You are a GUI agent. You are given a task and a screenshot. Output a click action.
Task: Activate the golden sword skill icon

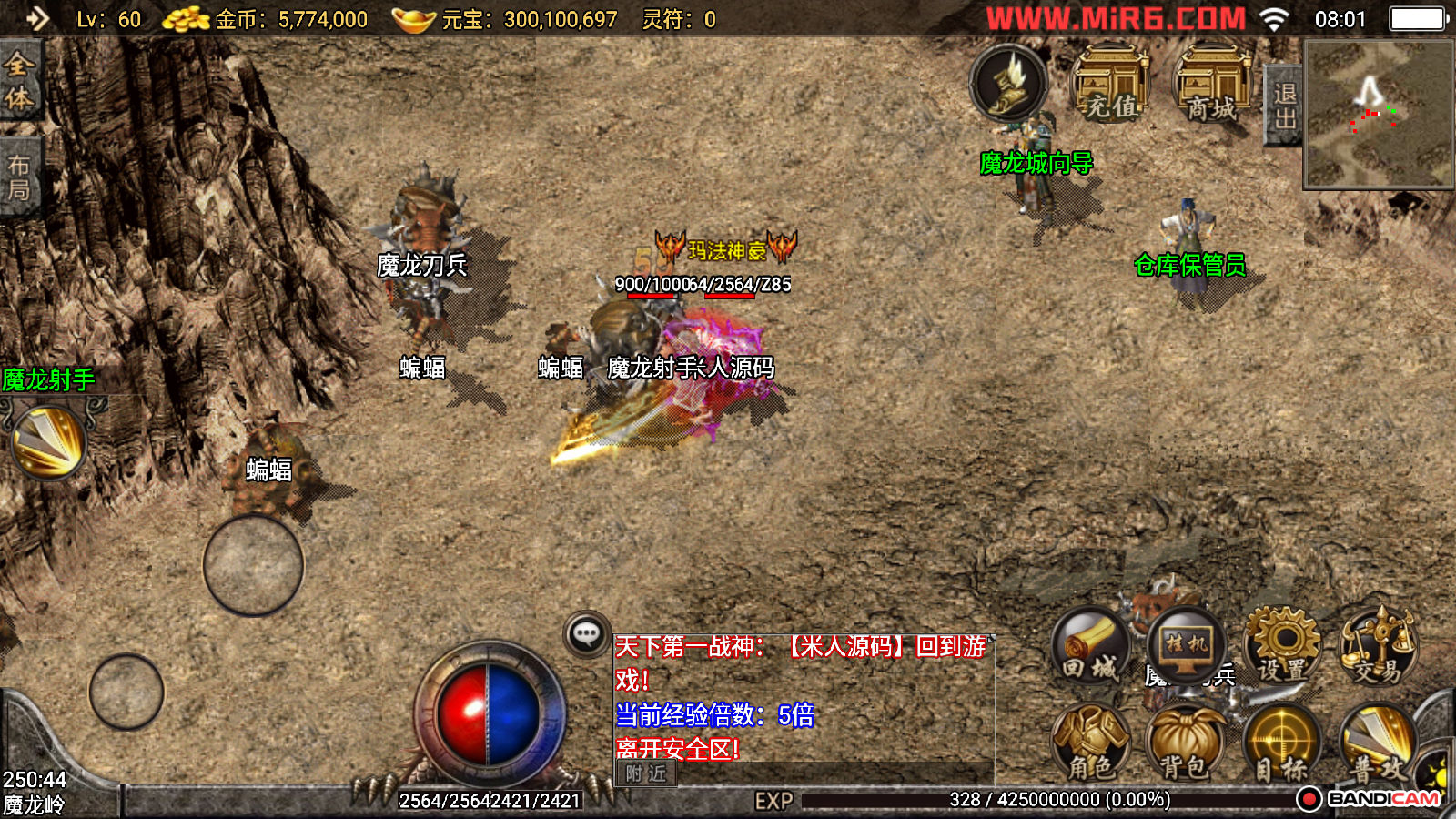[x=48, y=442]
